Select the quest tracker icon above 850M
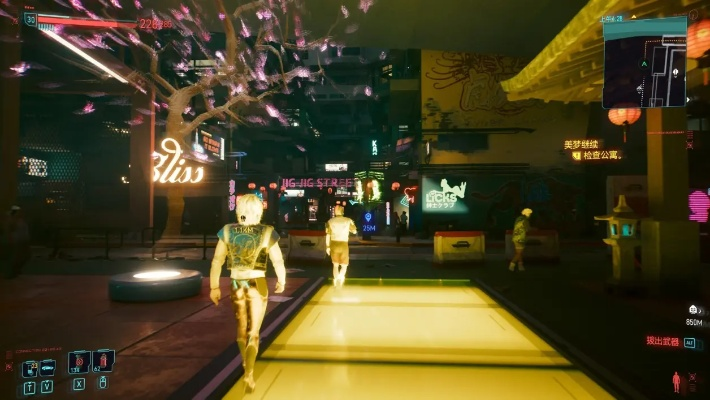 pos(694,311)
